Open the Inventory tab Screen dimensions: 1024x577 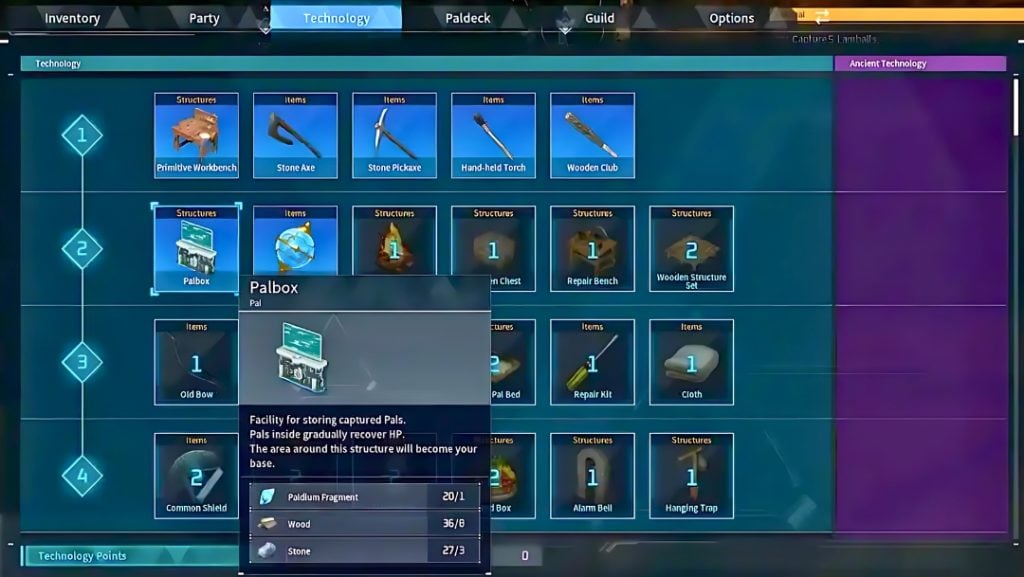[72, 18]
